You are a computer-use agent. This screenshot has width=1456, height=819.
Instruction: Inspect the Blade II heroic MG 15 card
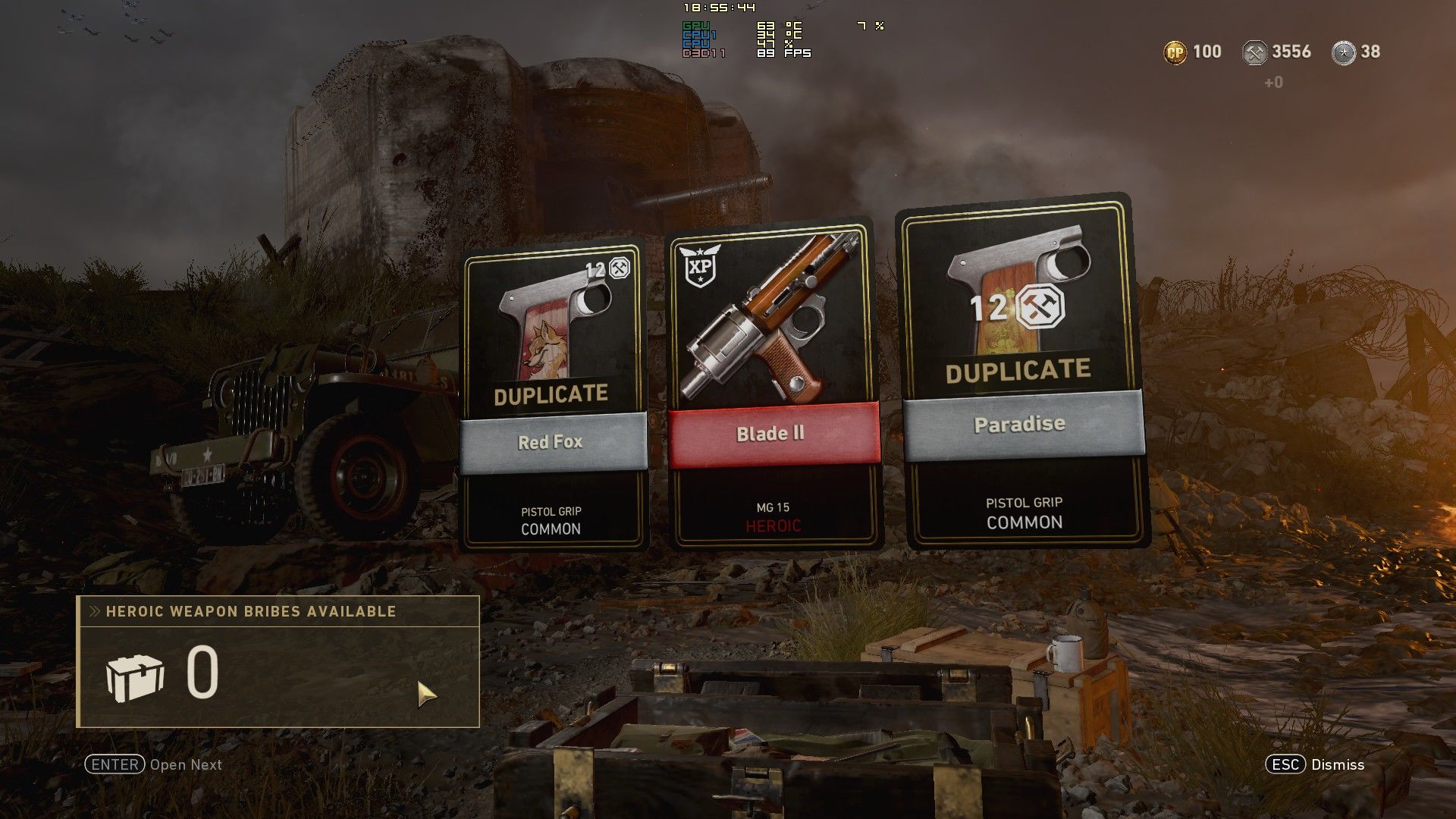point(773,385)
